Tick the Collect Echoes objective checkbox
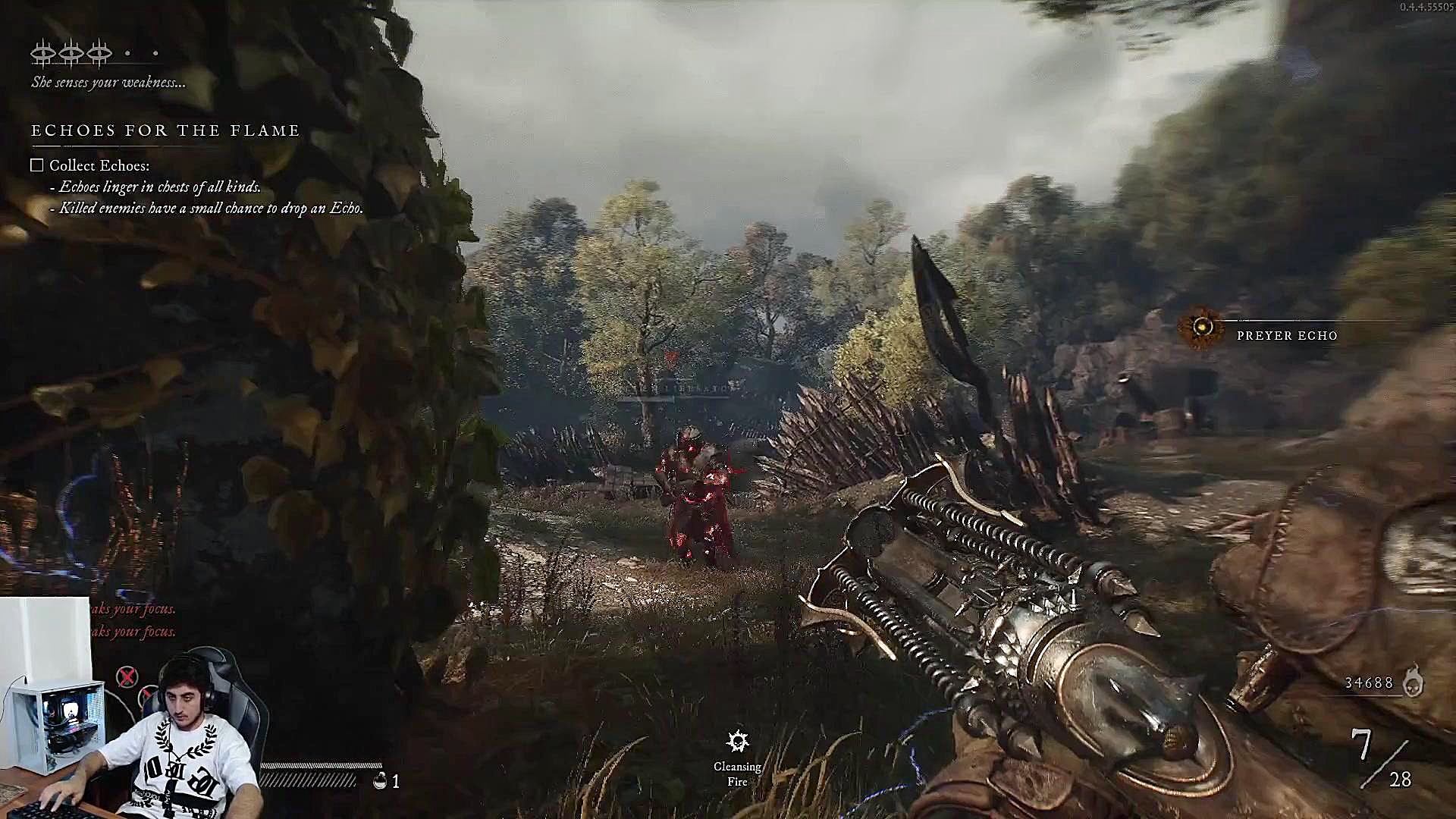Viewport: 1456px width, 819px height. 37,165
